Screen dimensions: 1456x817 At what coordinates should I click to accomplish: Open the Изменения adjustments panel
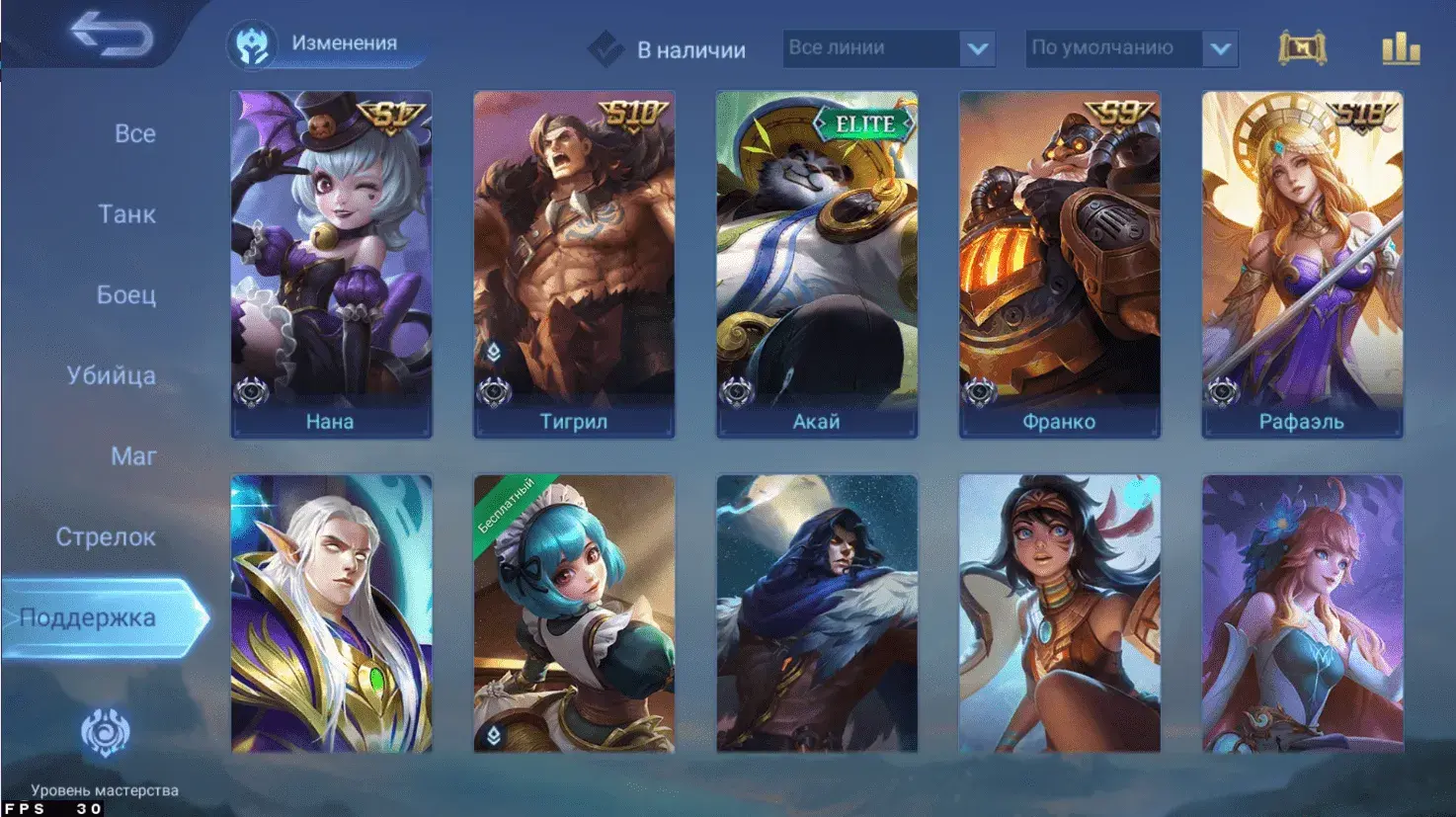[326, 44]
